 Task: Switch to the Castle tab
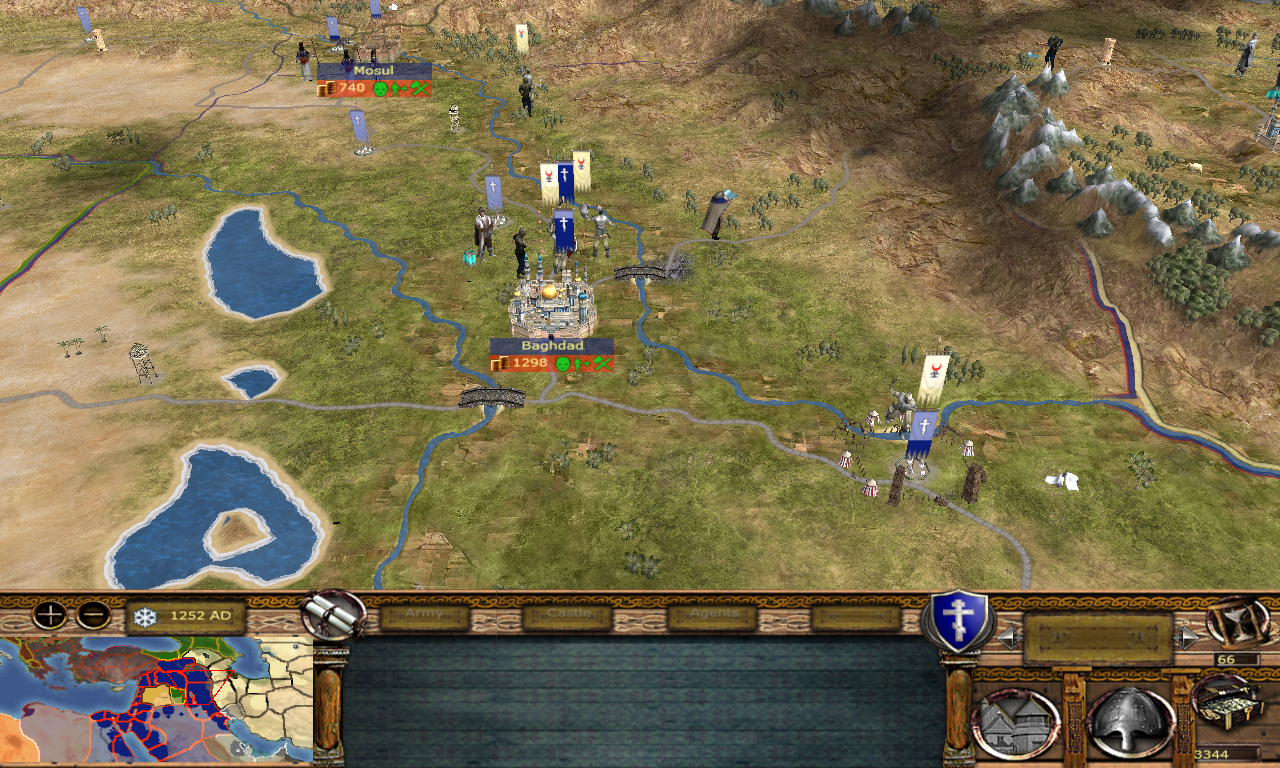click(567, 616)
